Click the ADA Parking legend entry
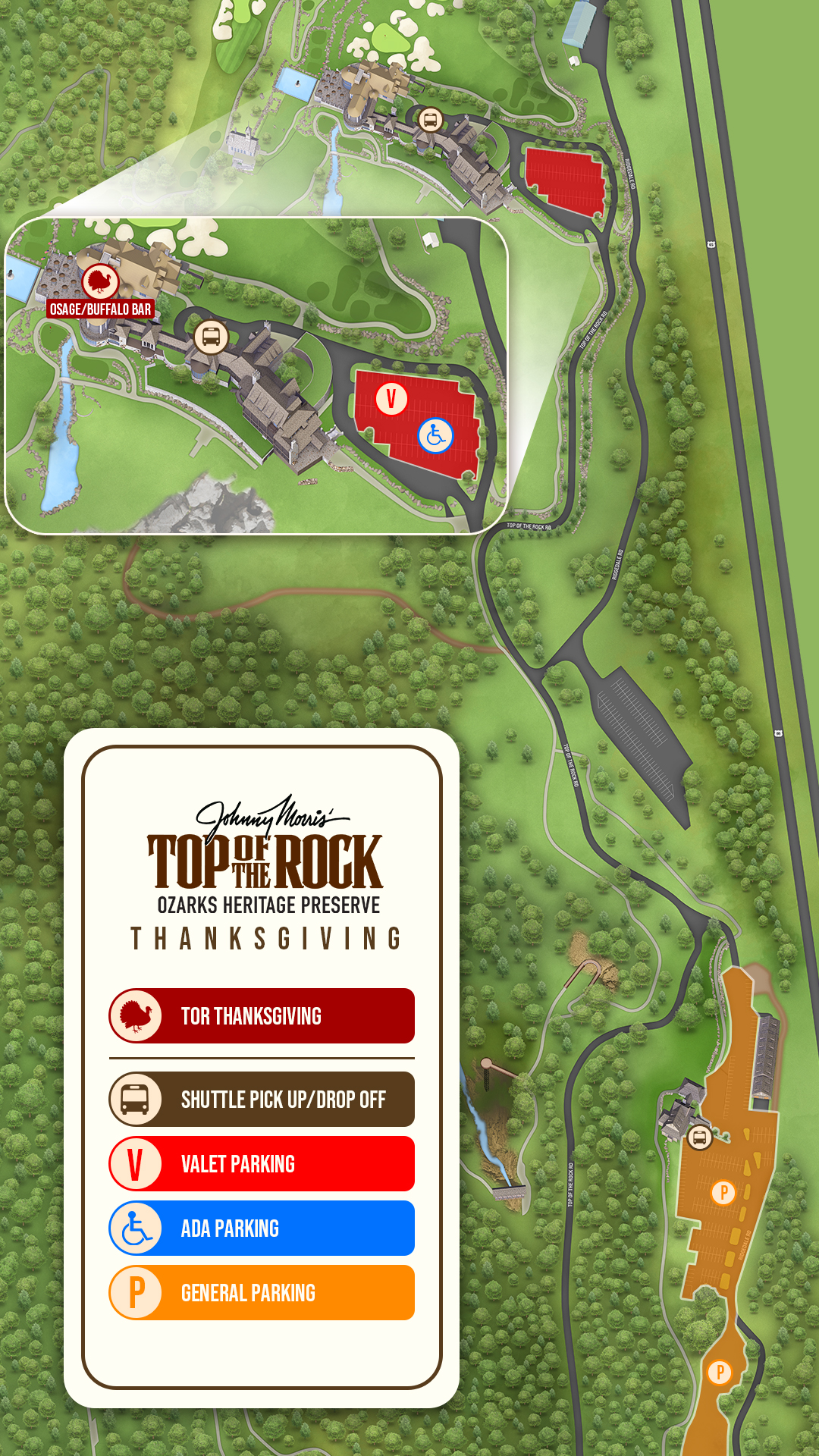The height and width of the screenshot is (1456, 819). pyautogui.click(x=262, y=1228)
